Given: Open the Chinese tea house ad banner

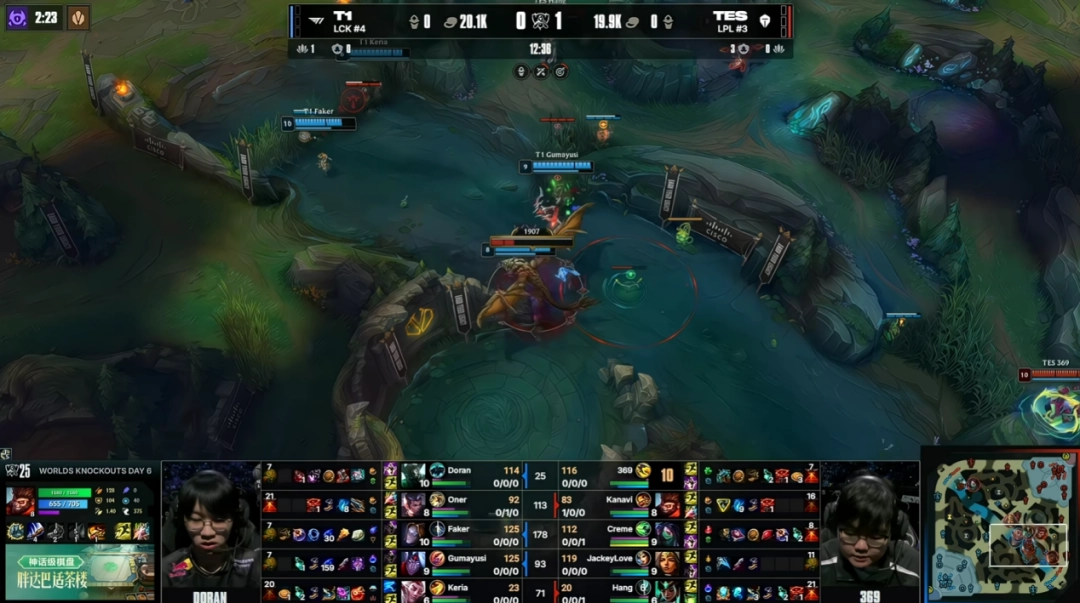Looking at the screenshot, I should point(80,572).
